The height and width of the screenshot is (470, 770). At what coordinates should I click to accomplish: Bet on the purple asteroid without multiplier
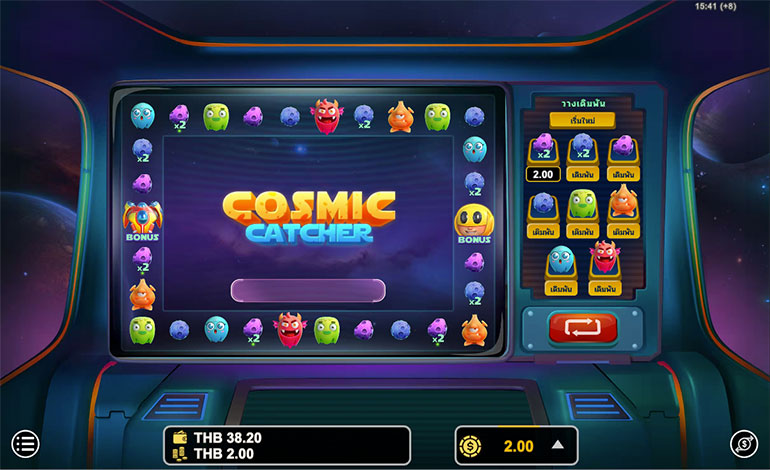pos(622,174)
